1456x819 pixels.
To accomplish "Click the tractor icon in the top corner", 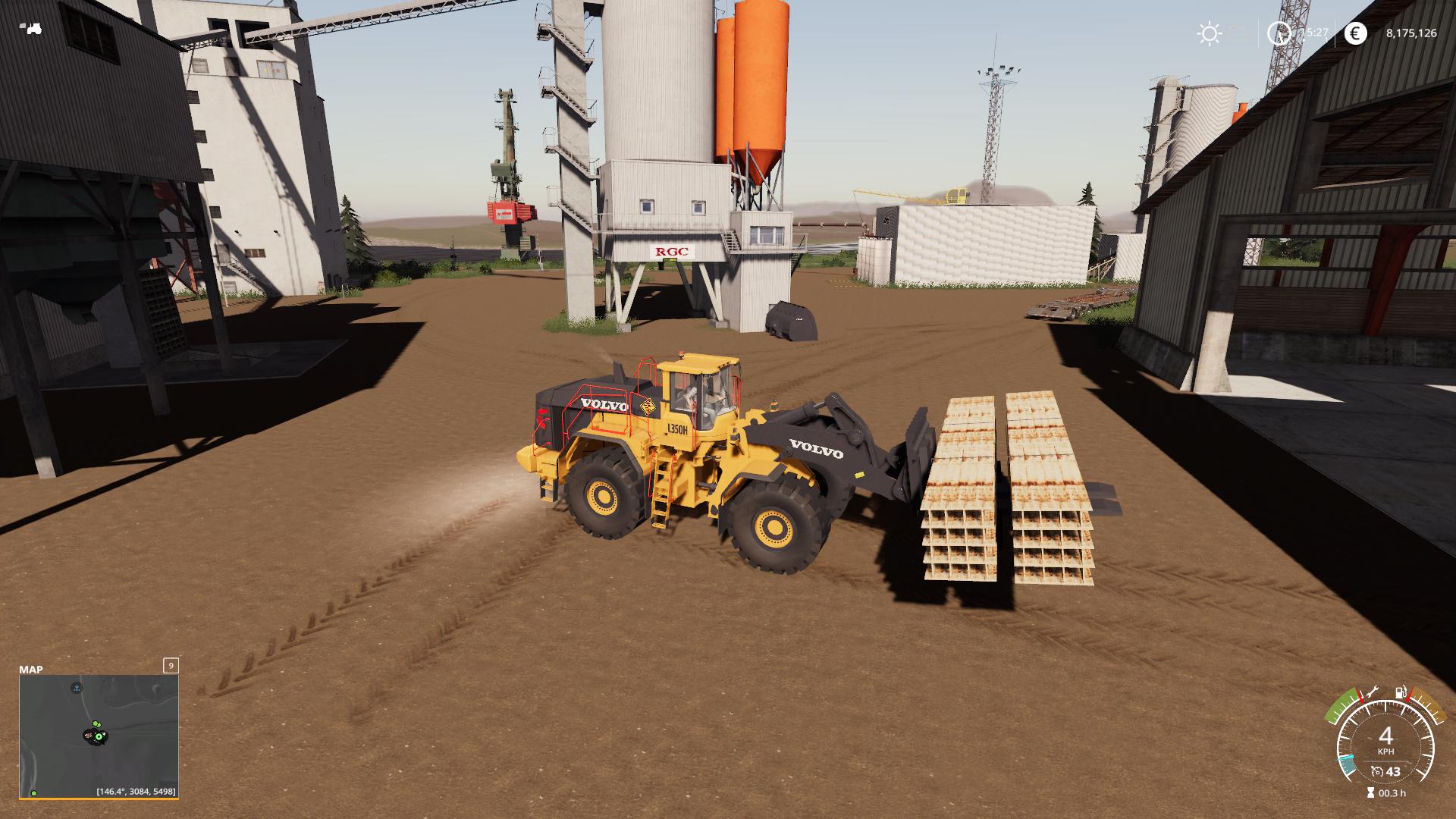I will pyautogui.click(x=33, y=30).
